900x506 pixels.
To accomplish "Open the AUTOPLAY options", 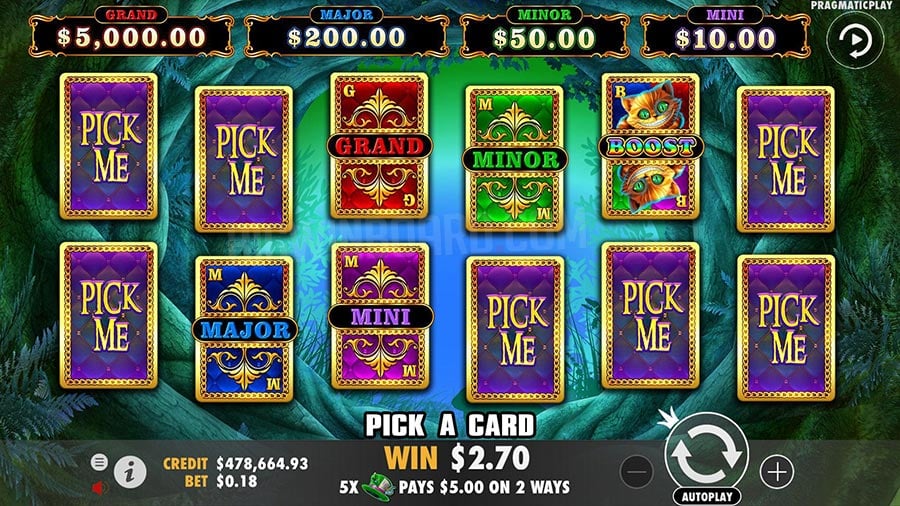I will point(706,495).
